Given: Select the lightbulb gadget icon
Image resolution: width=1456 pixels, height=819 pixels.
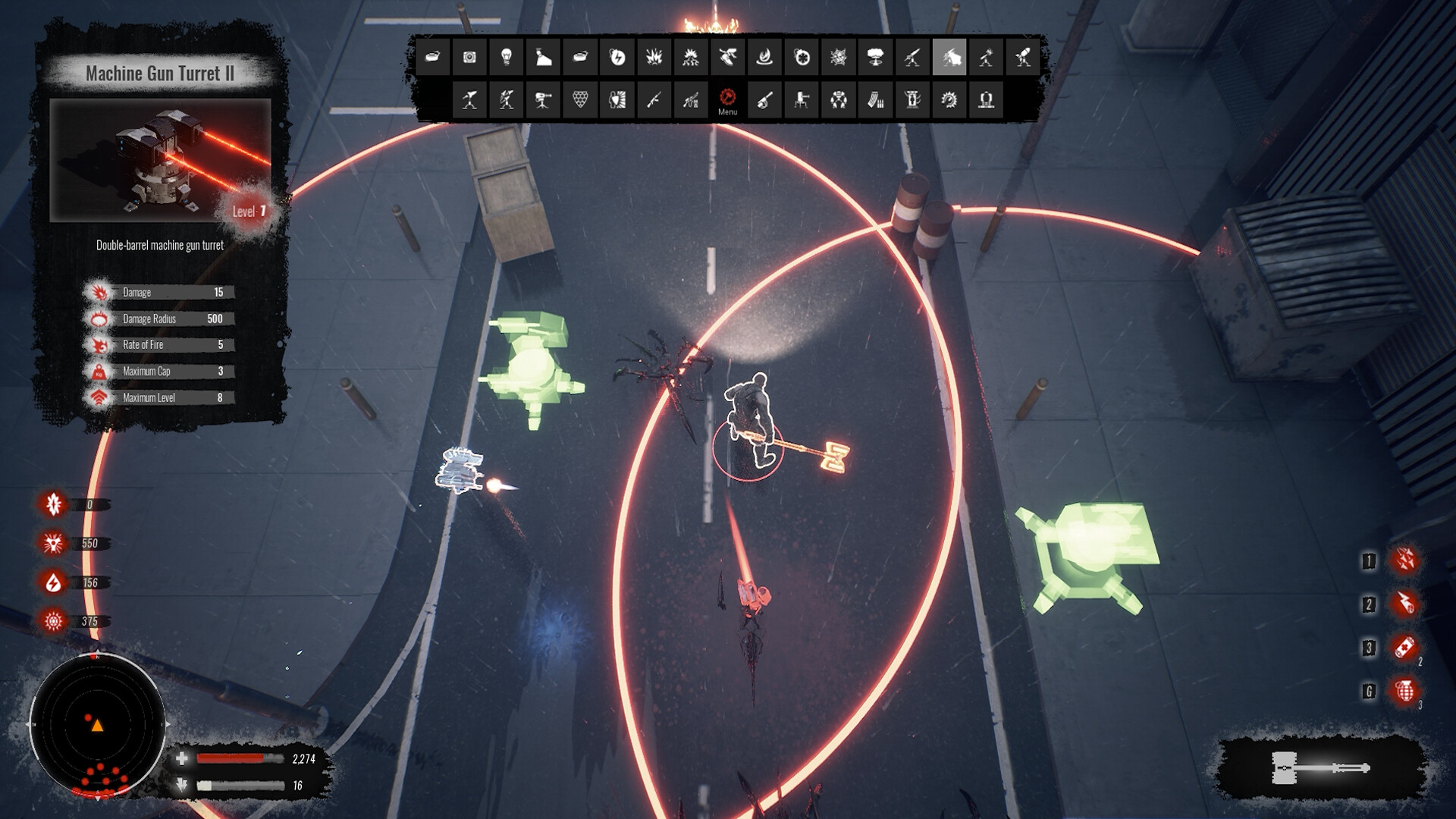Looking at the screenshot, I should coord(506,58).
